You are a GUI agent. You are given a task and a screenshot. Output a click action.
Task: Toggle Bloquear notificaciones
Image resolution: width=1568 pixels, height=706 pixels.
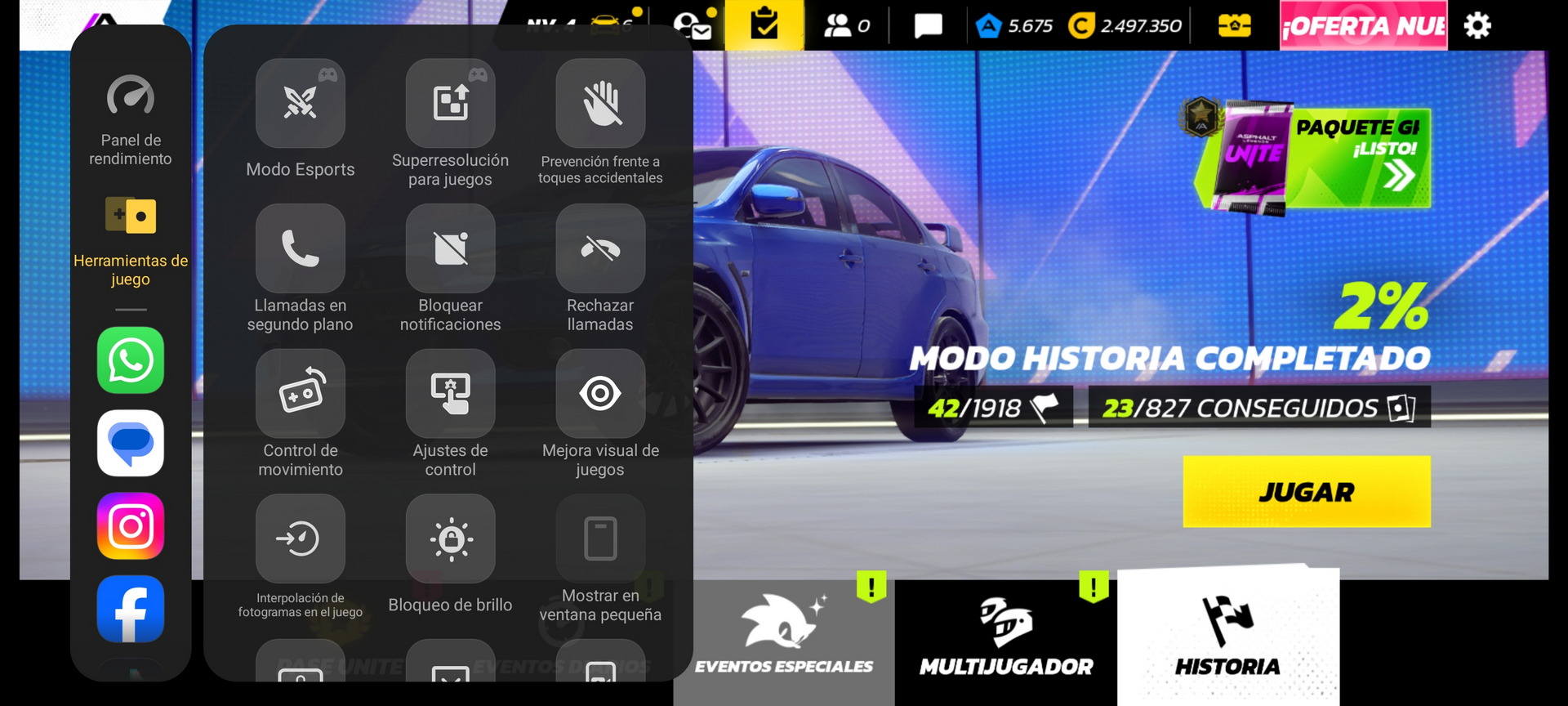450,248
